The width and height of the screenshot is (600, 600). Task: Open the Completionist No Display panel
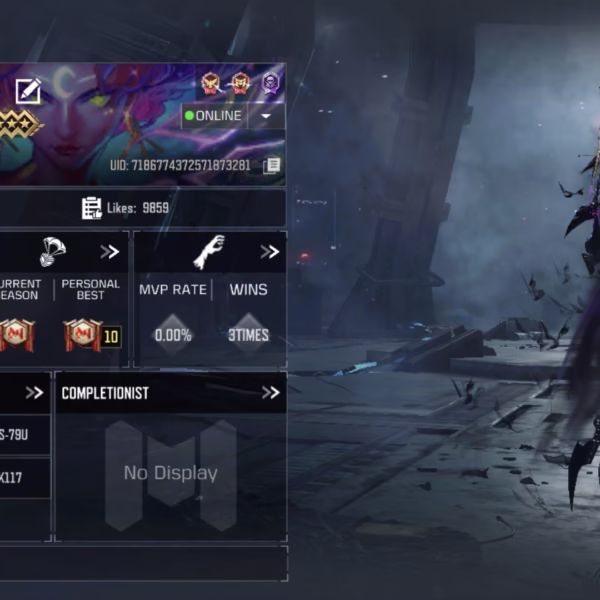[x=170, y=473]
